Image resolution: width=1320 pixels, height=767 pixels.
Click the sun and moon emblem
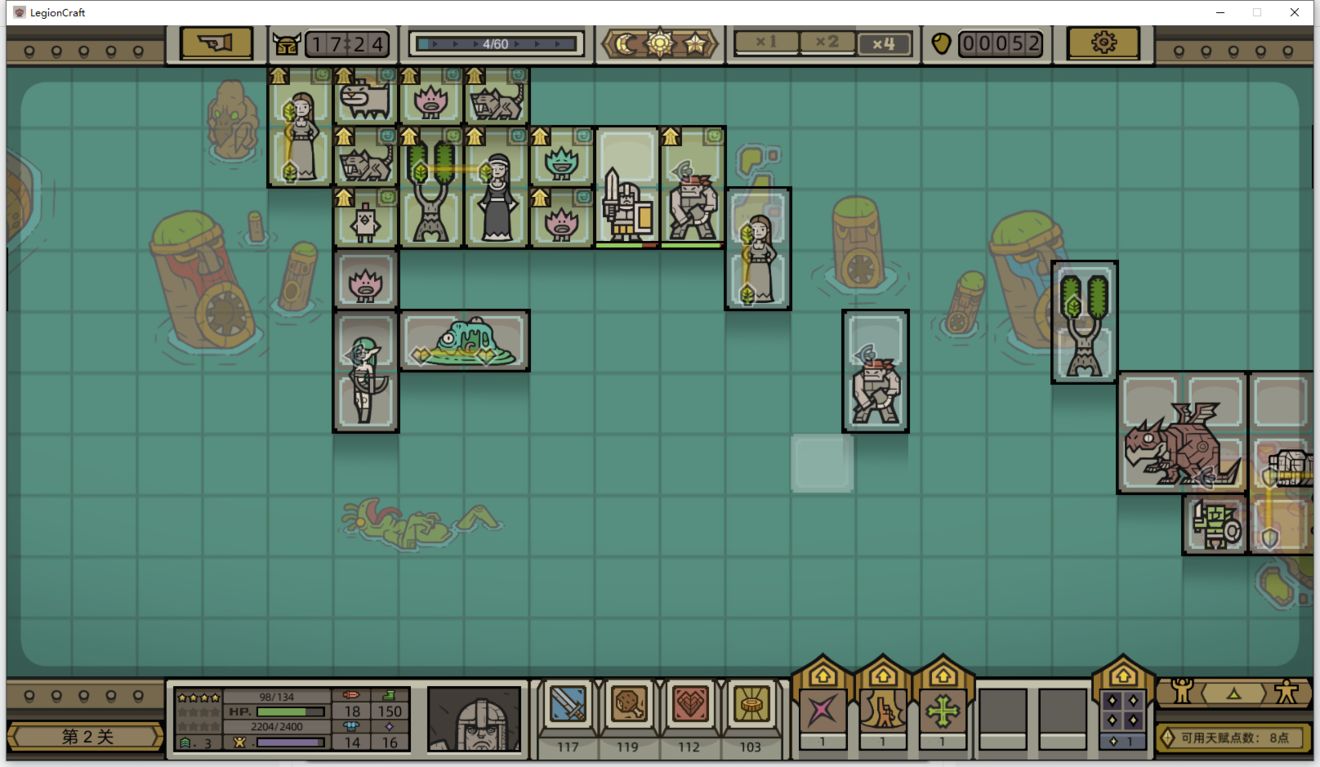660,43
